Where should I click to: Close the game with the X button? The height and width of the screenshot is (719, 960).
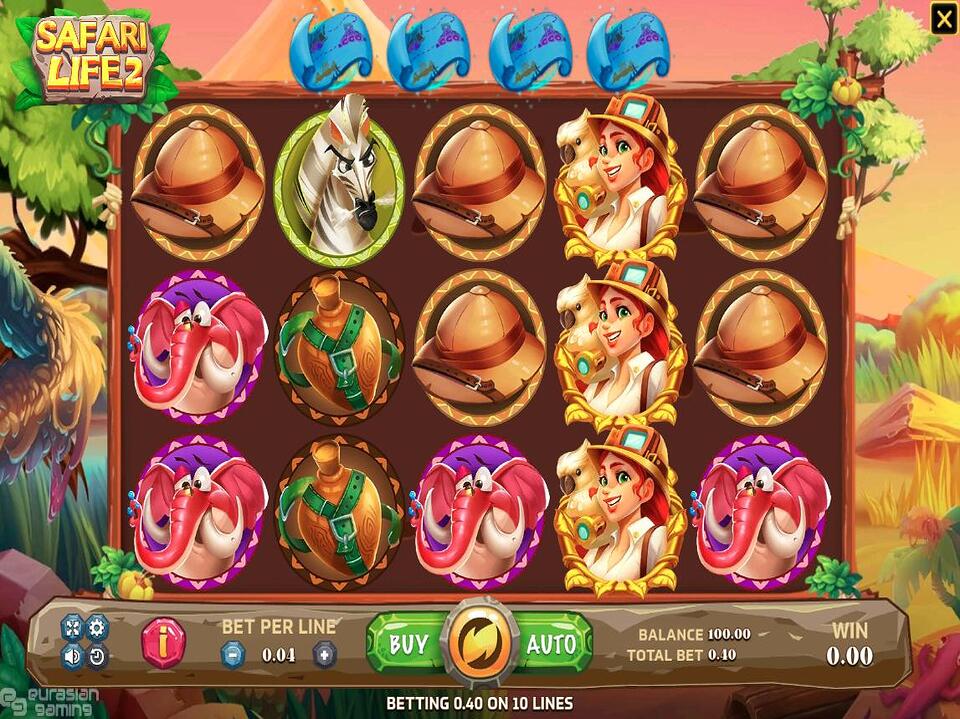click(943, 17)
